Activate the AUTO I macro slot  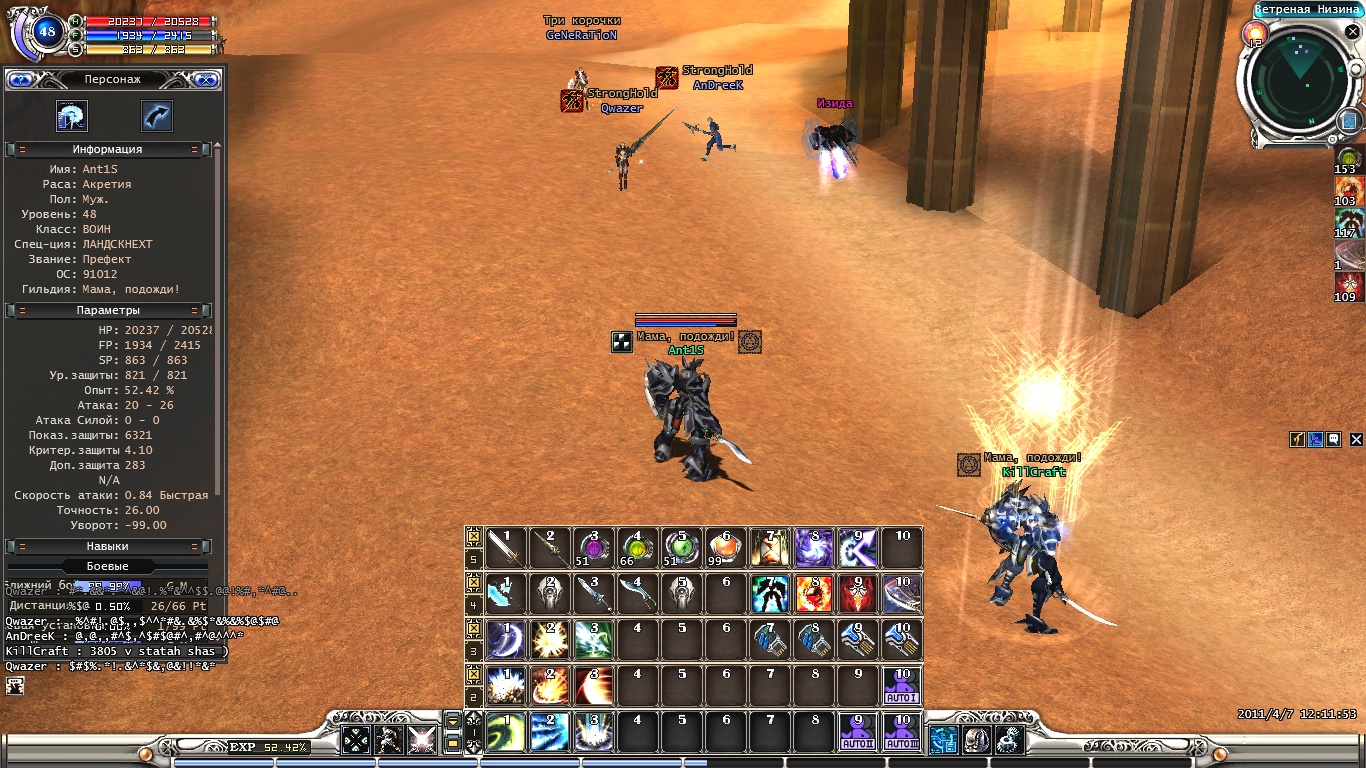click(901, 686)
